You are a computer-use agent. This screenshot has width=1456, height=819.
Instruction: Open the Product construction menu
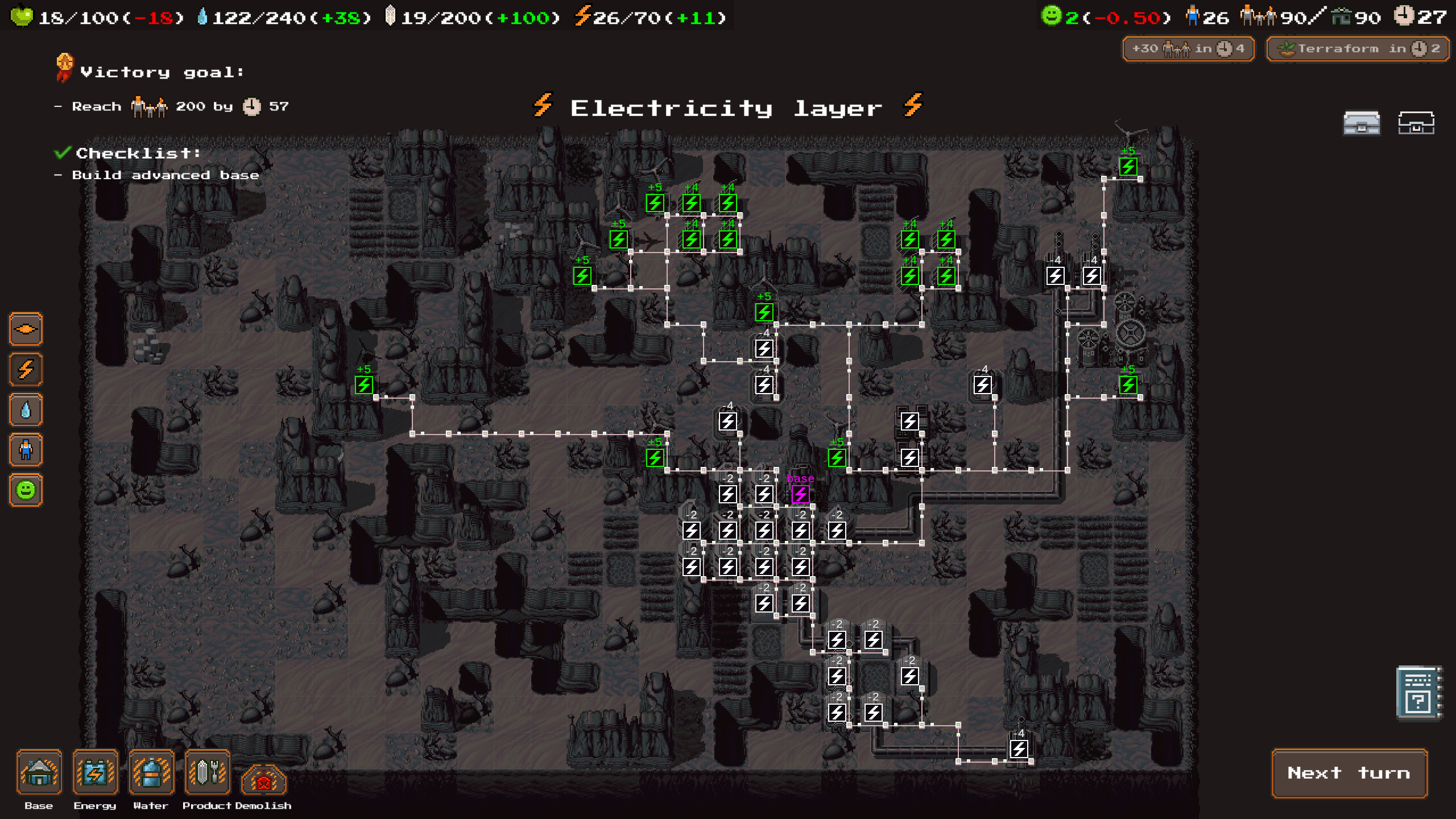pos(206,773)
